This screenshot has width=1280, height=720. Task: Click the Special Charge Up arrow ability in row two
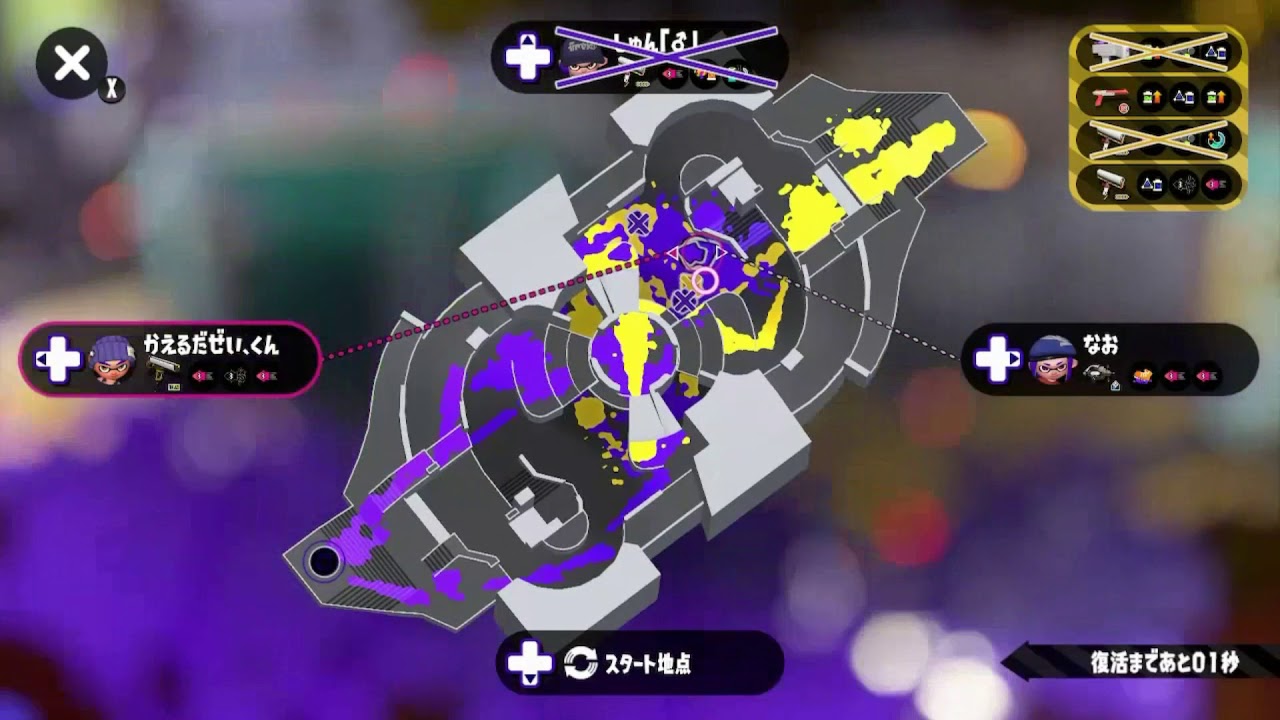click(x=1151, y=96)
